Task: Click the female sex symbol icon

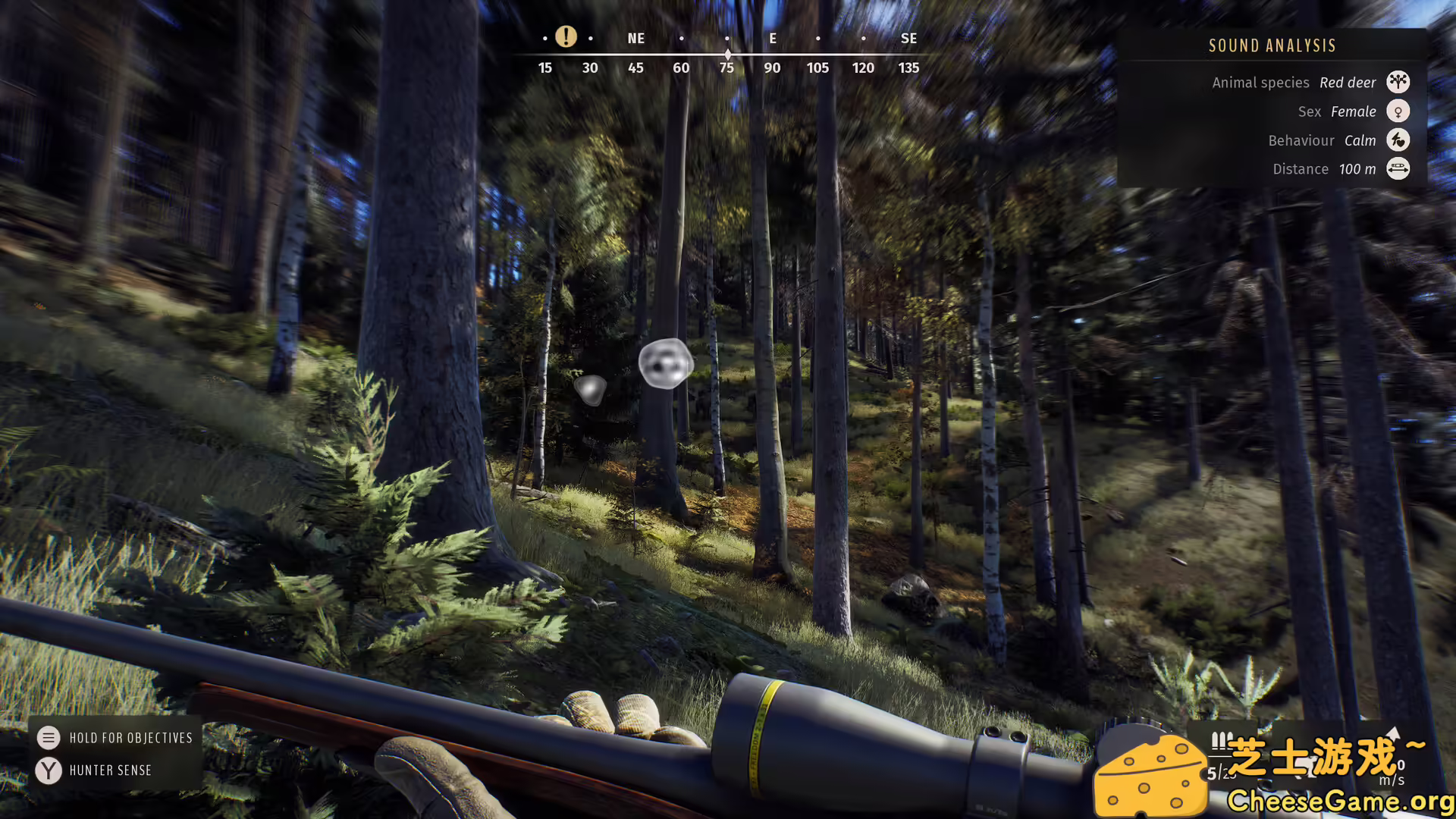Action: (1398, 111)
